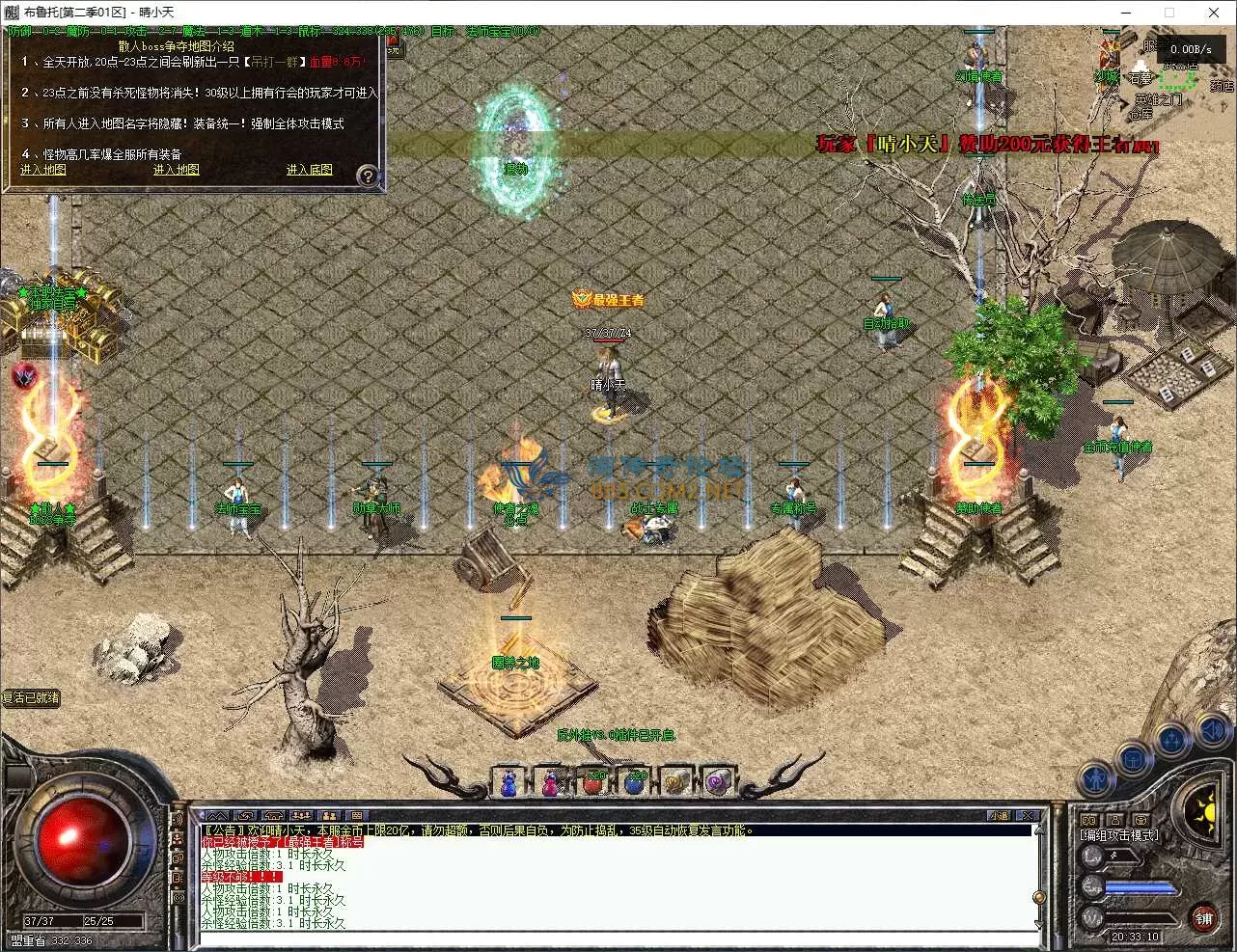Select the red orb x20 hotbar slot
The height and width of the screenshot is (952, 1237).
593,782
